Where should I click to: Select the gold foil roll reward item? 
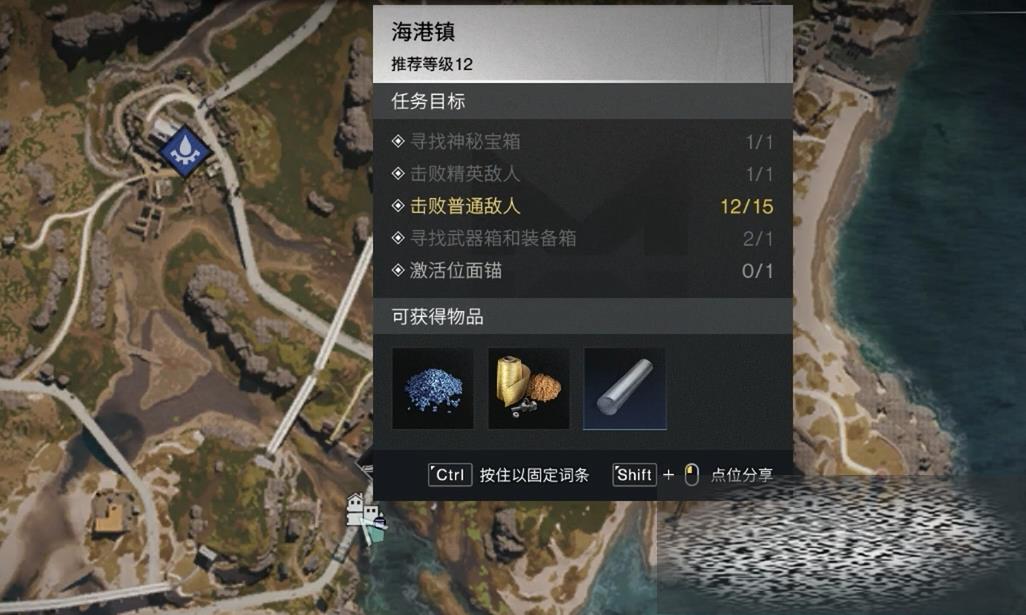tap(528, 389)
